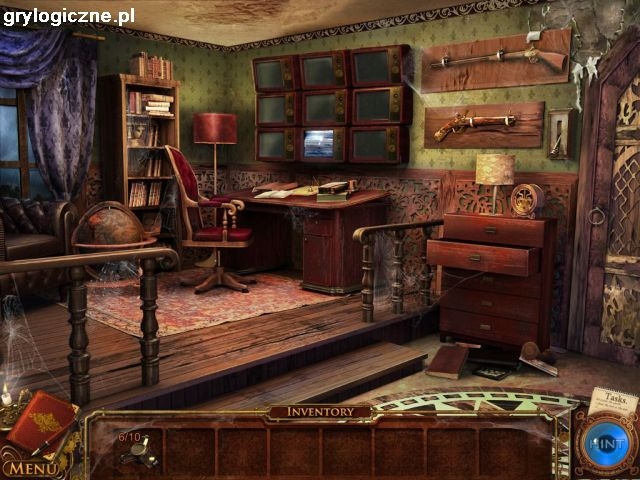Viewport: 640px width, 480px height.
Task: Open the red journal book
Action: (x=42, y=423)
